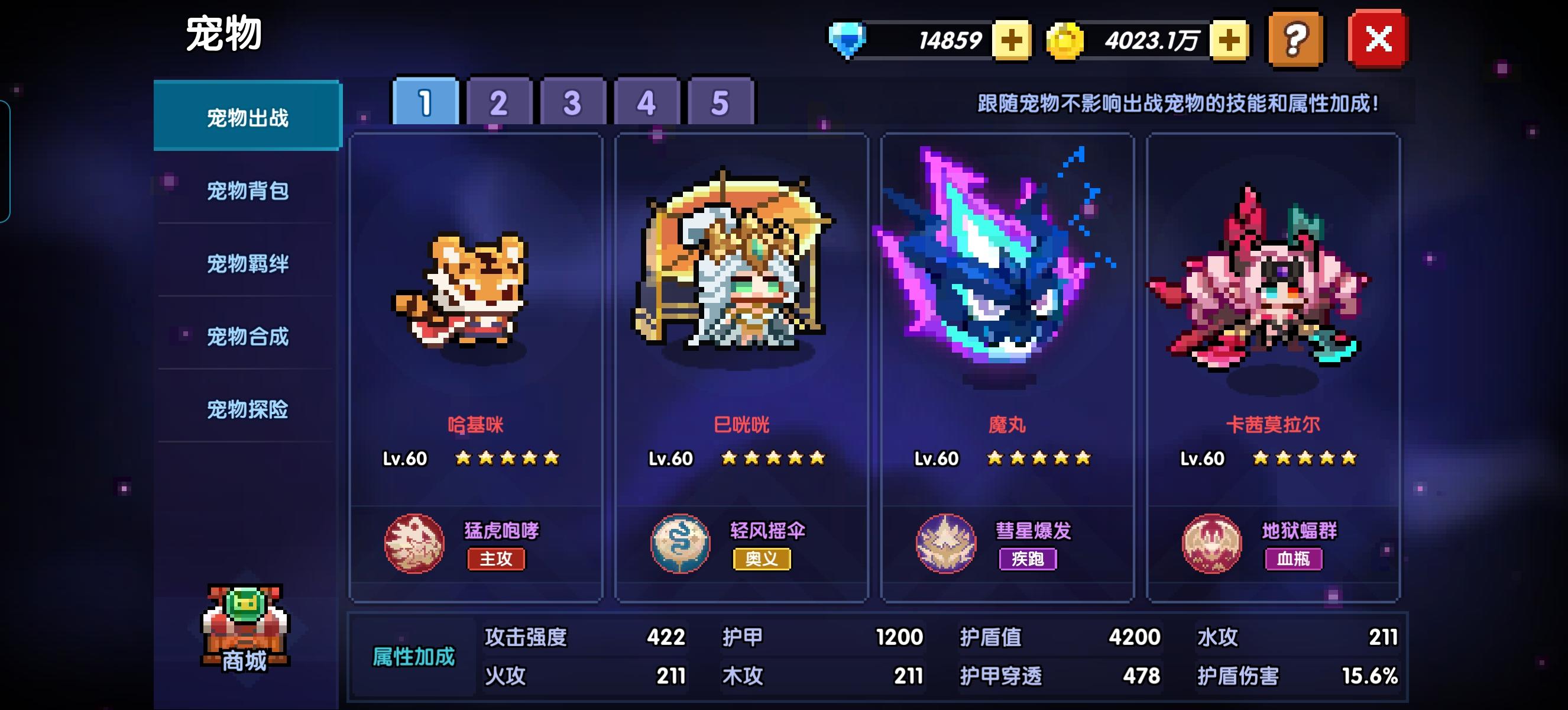Select the 轻风摇伞 skill icon under 巳咣咣
The width and height of the screenshot is (1568, 710).
(680, 544)
